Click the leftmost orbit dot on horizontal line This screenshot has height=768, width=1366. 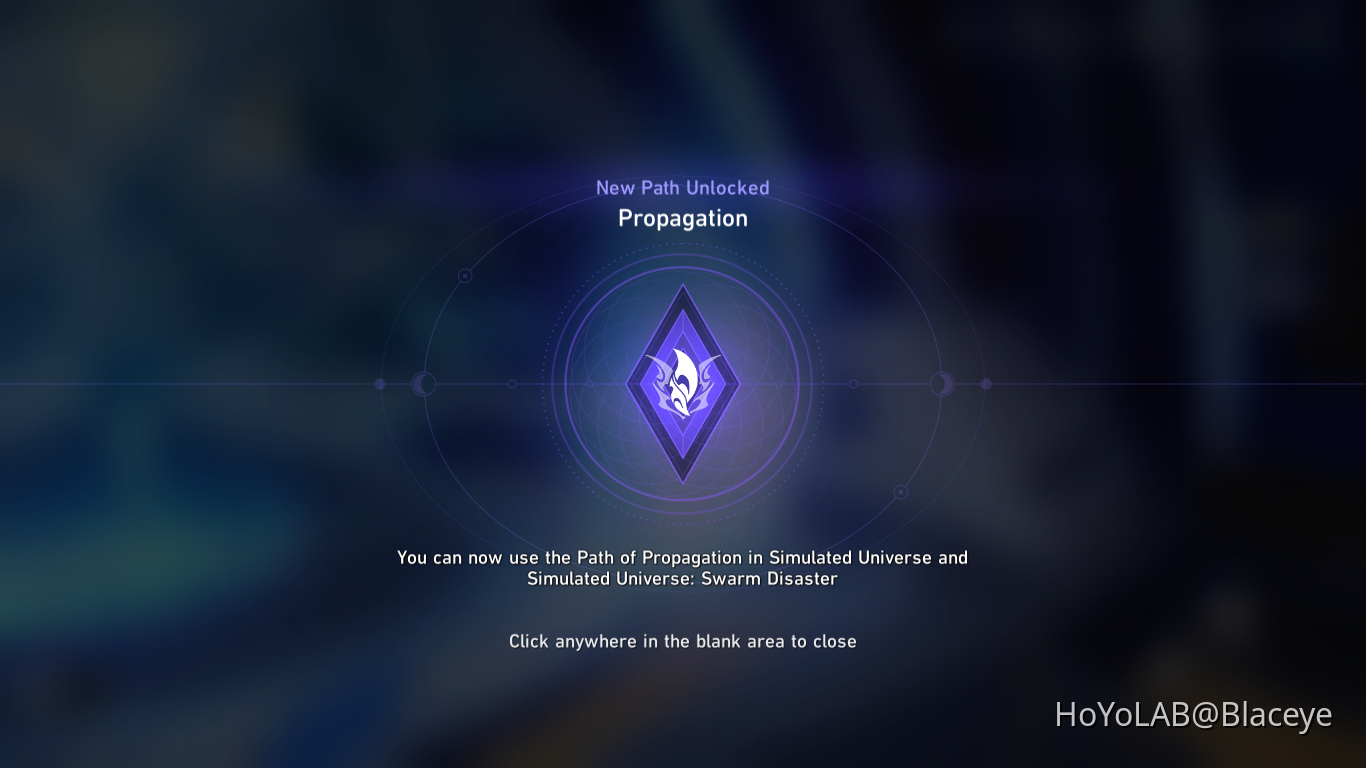pos(379,383)
